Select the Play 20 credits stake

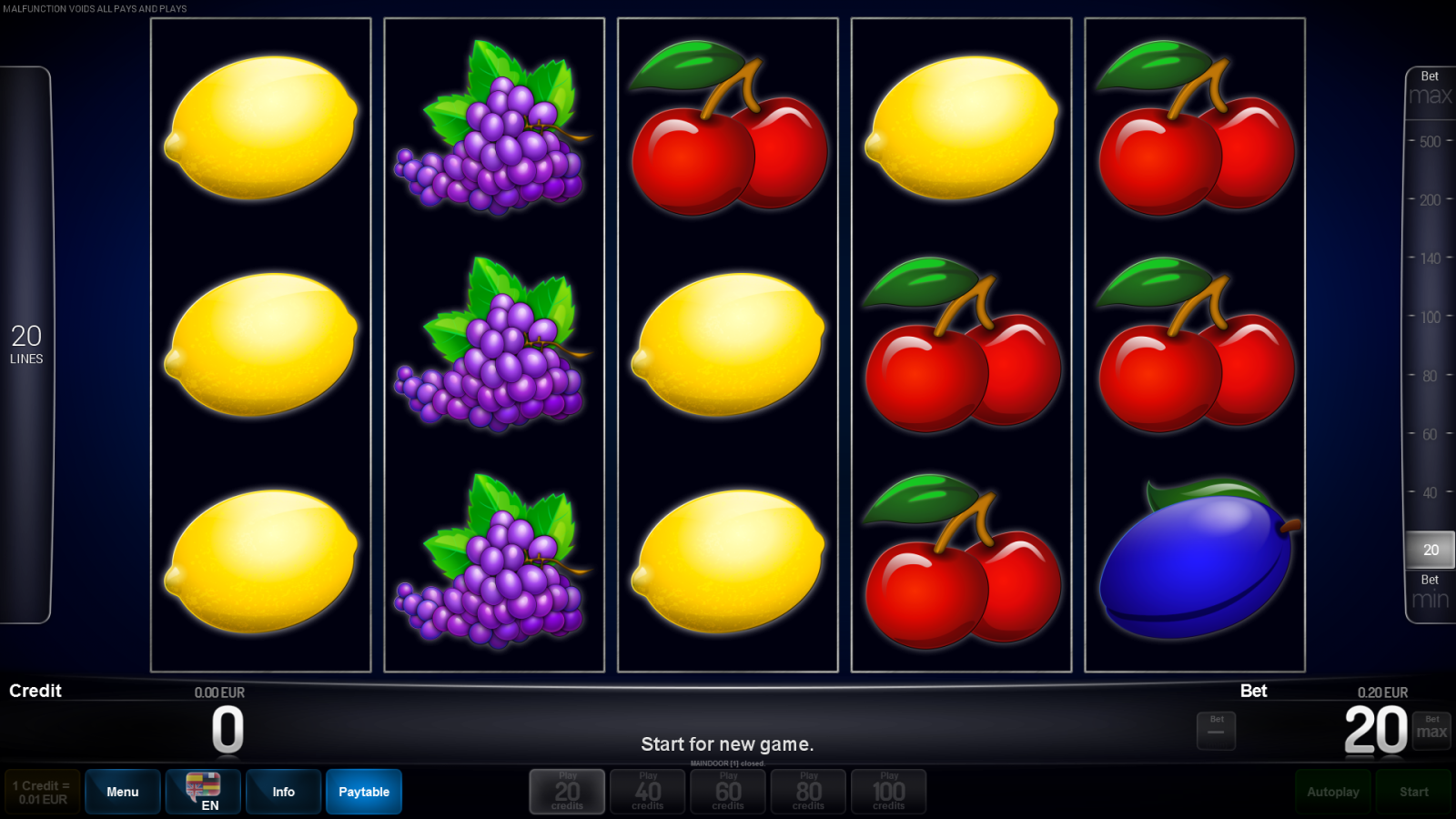click(566, 791)
